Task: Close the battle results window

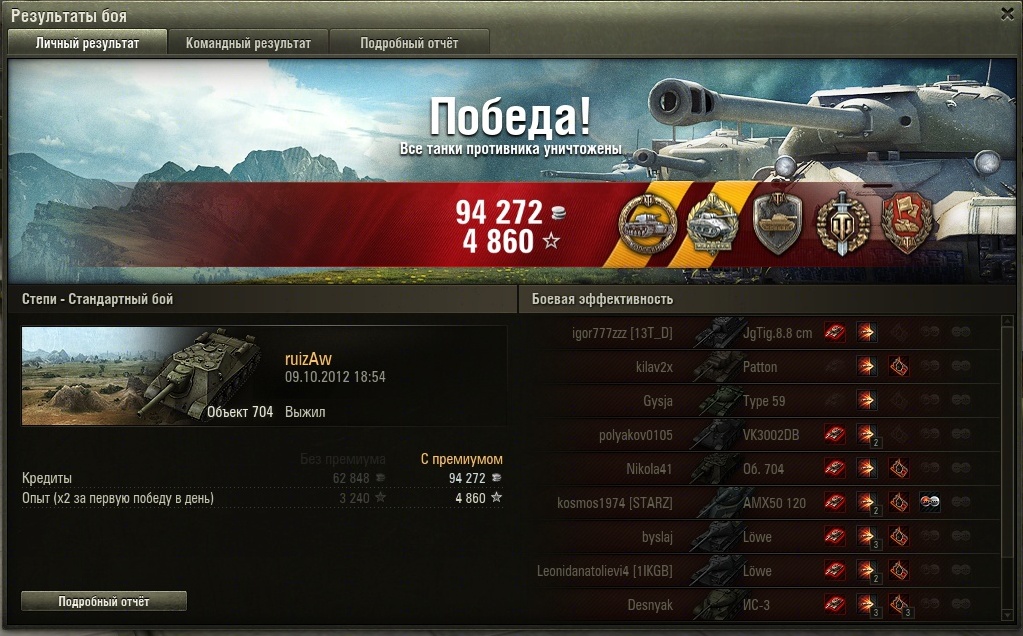Action: [x=1007, y=14]
